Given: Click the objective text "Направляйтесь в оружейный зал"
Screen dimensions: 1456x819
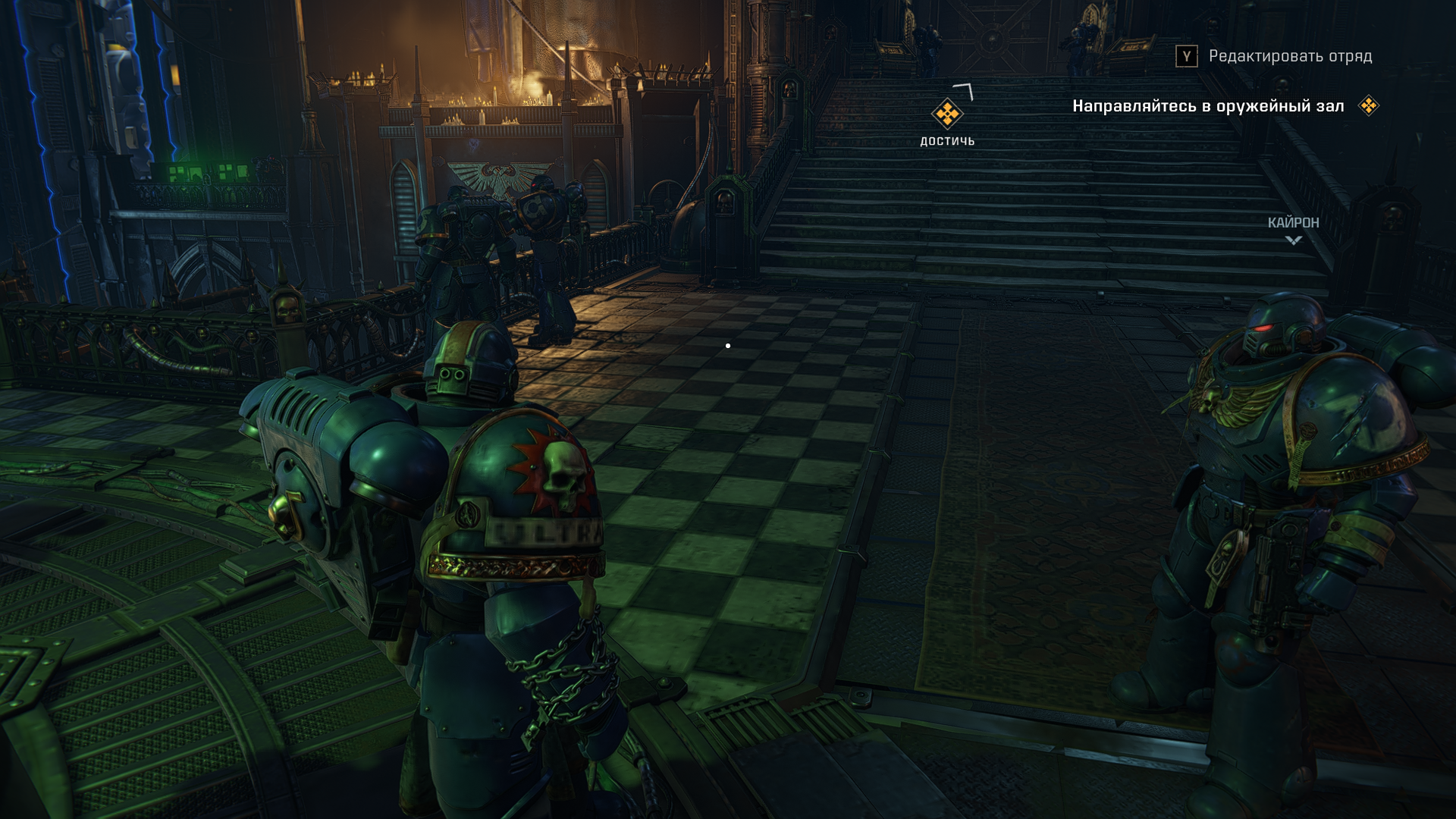Looking at the screenshot, I should click(x=1209, y=107).
